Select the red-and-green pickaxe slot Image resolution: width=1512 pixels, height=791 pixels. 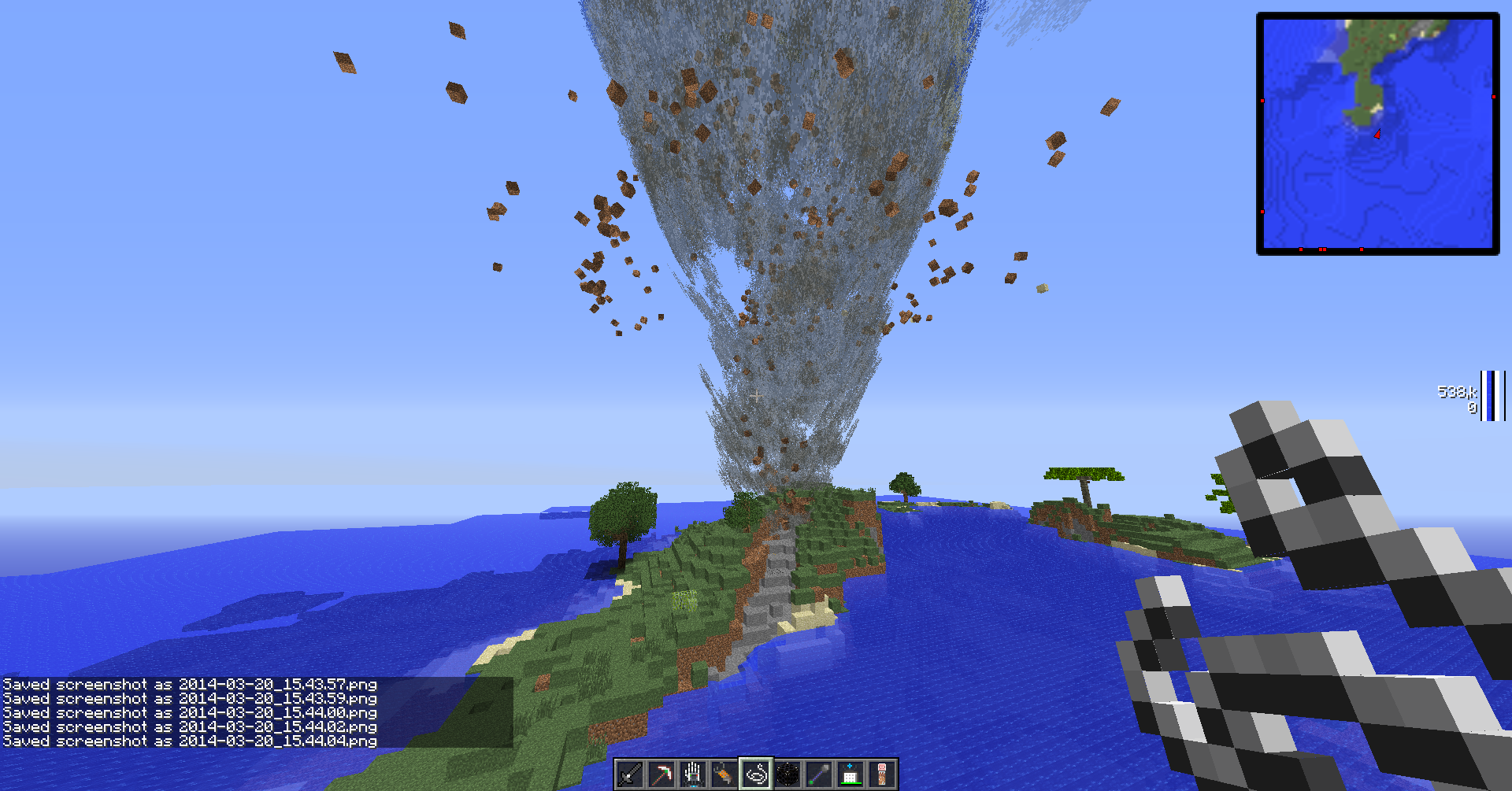coord(661,774)
